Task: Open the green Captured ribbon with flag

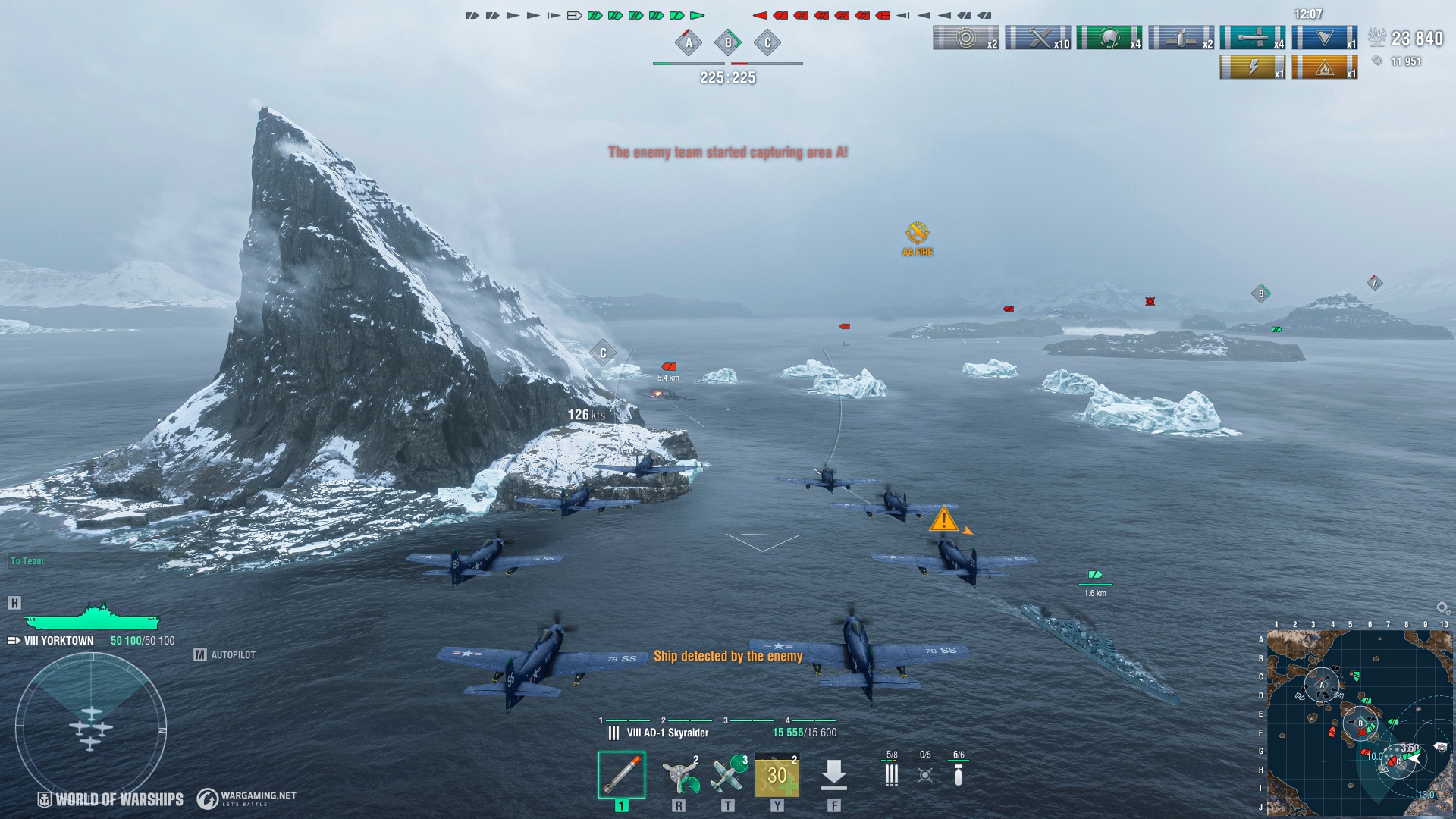Action: [1109, 38]
